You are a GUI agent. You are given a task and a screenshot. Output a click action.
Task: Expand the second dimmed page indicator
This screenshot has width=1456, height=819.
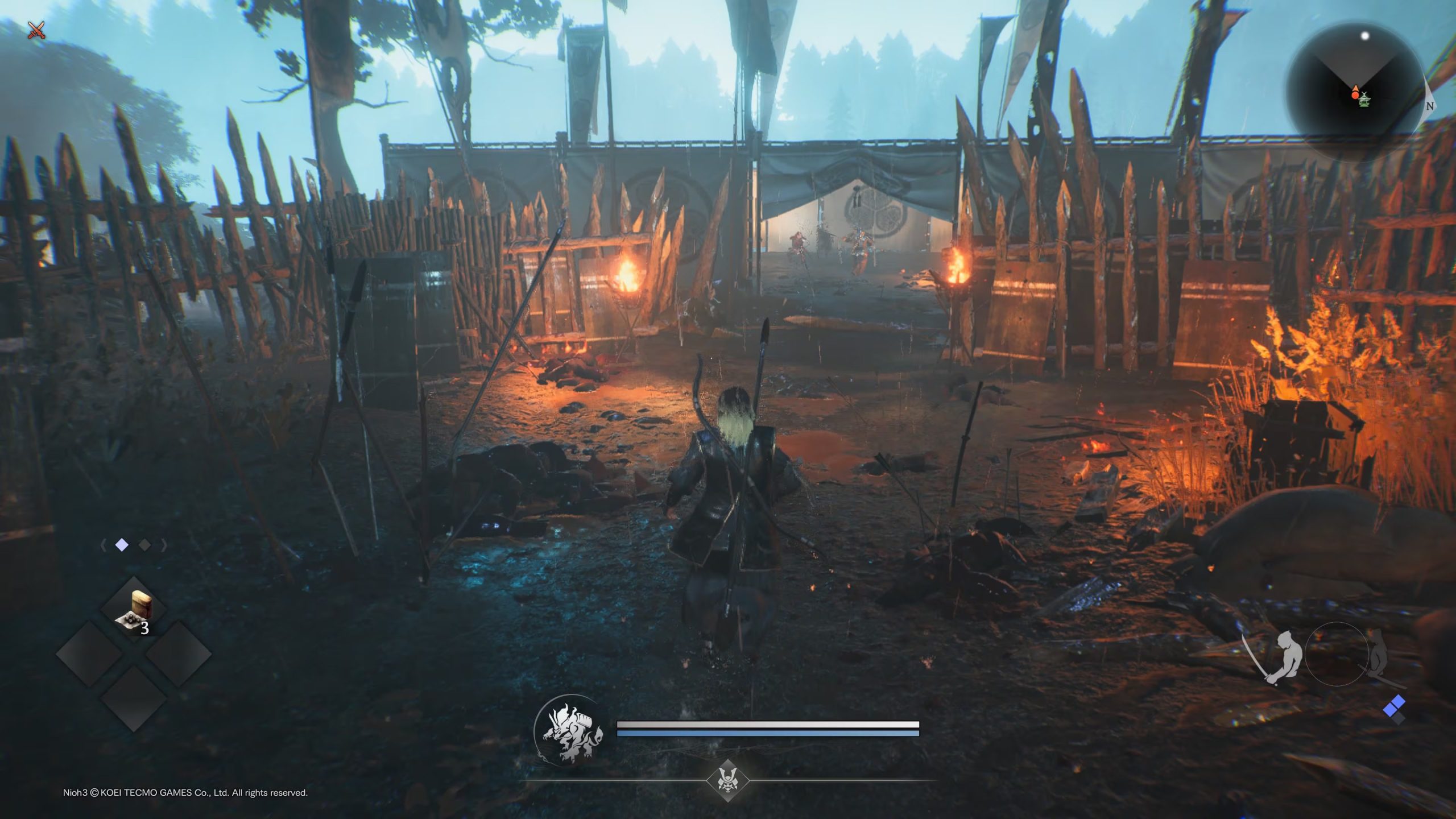point(144,545)
